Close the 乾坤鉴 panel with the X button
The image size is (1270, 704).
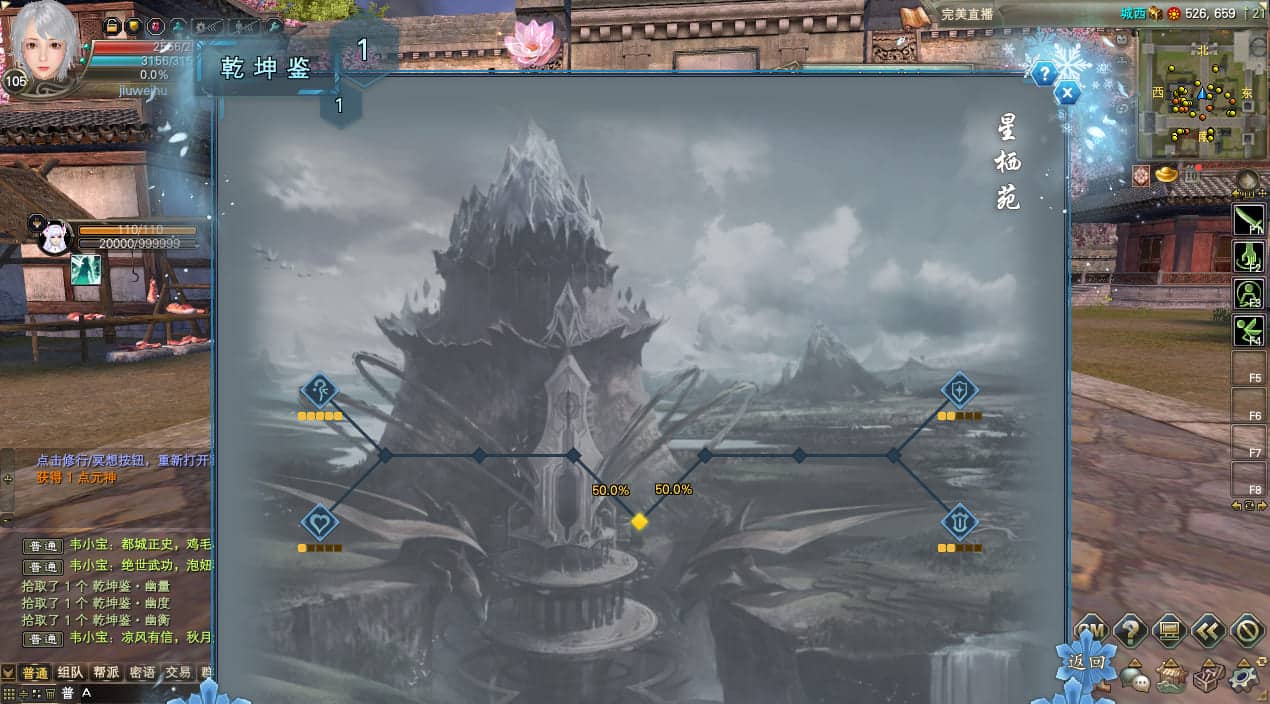pyautogui.click(x=1068, y=94)
